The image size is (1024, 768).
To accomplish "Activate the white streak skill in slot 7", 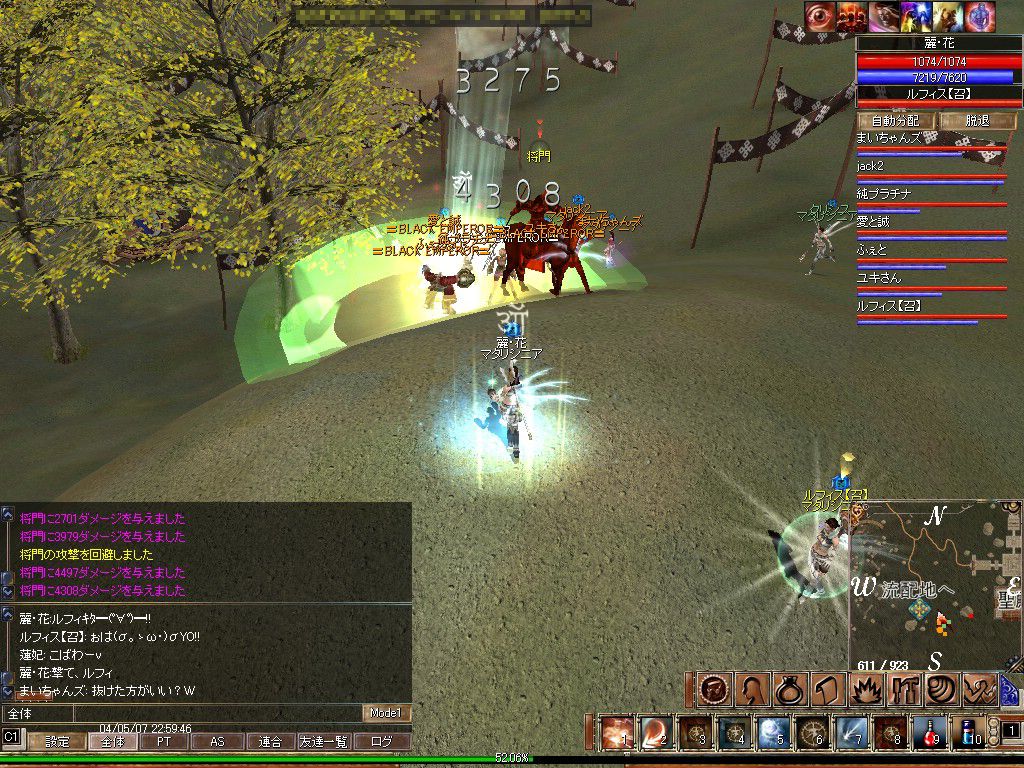I will [x=851, y=733].
